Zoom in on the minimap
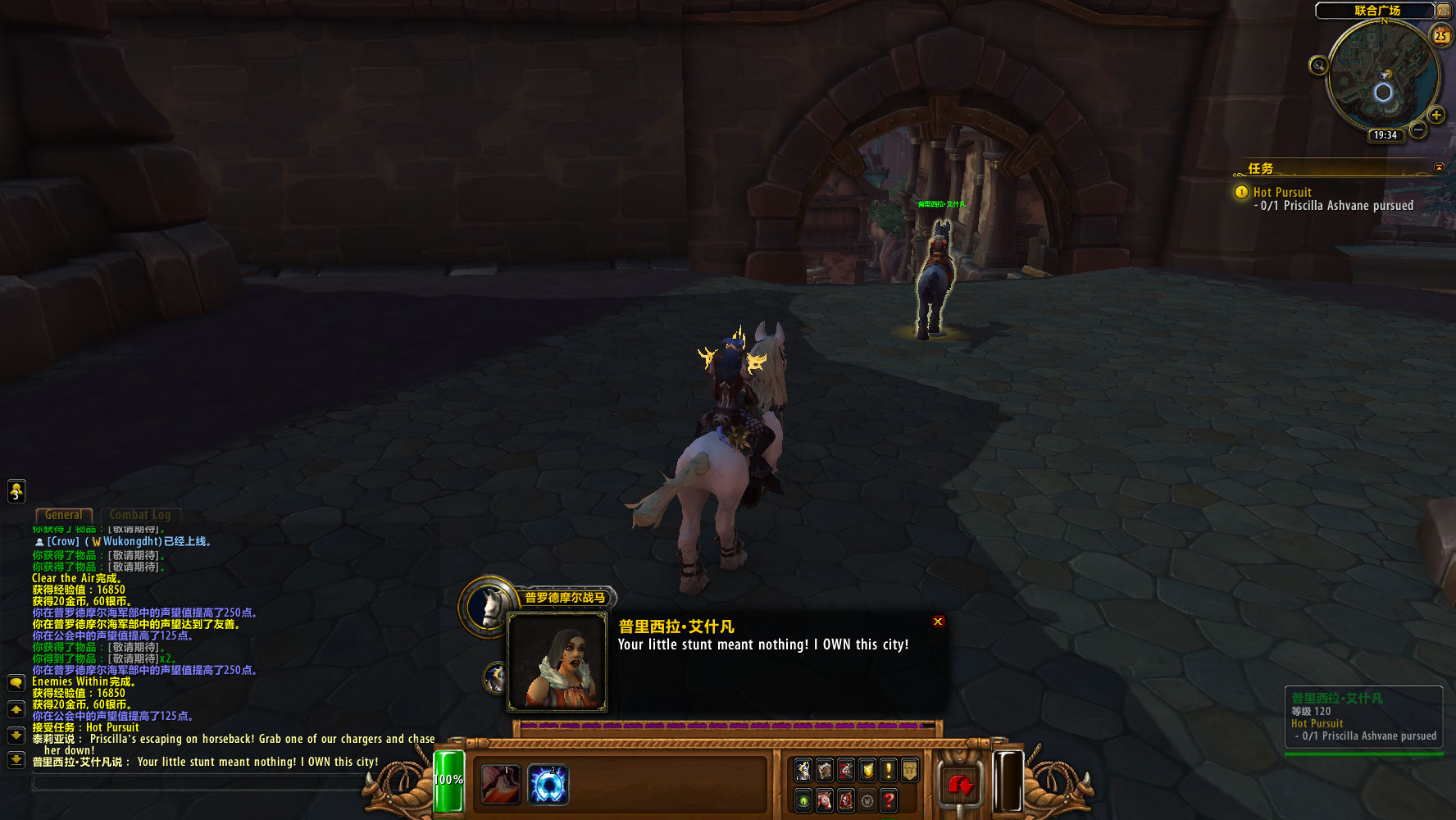 click(1436, 115)
